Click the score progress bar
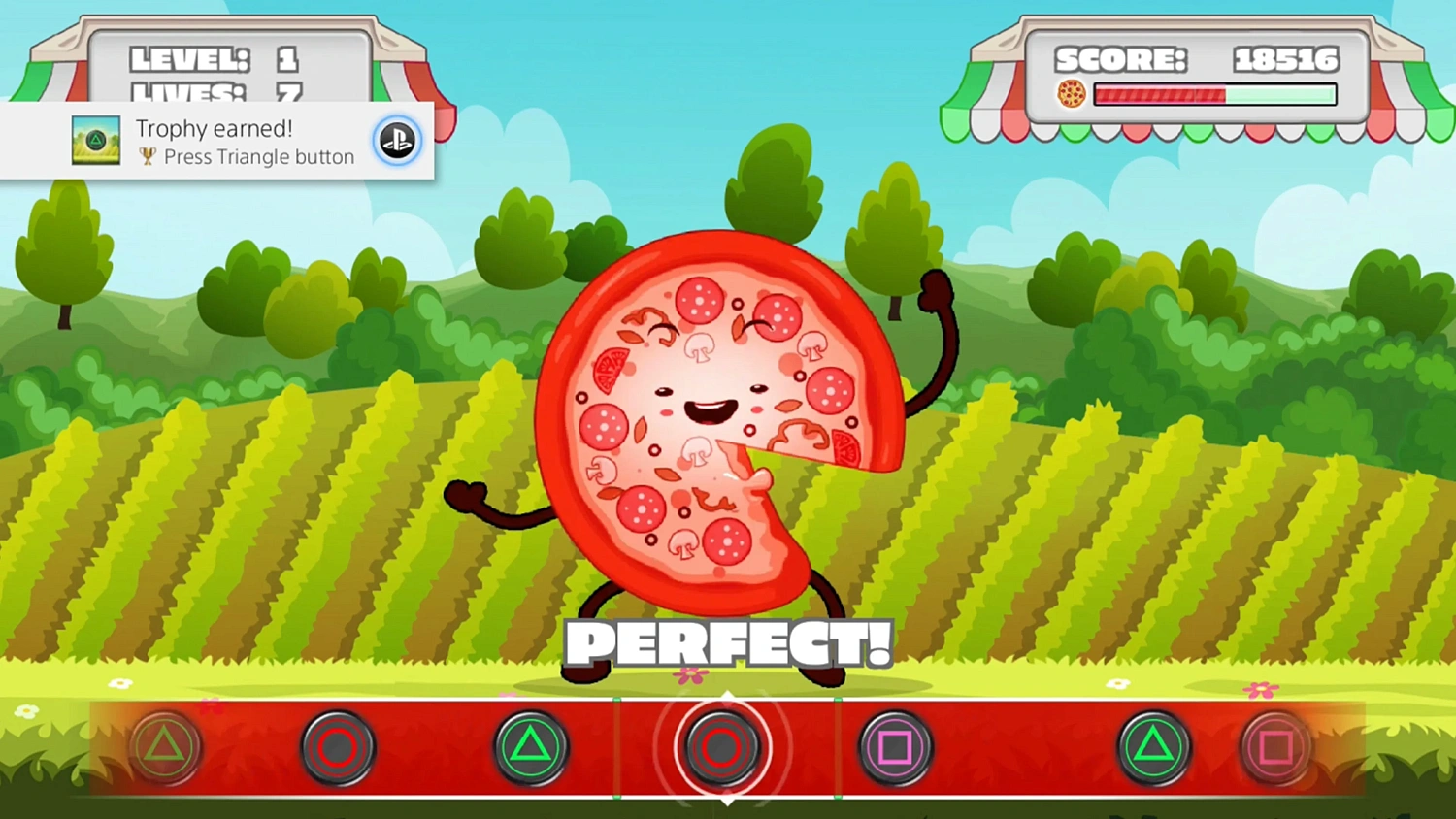Screen dimensions: 1456x819 click(x=1213, y=94)
